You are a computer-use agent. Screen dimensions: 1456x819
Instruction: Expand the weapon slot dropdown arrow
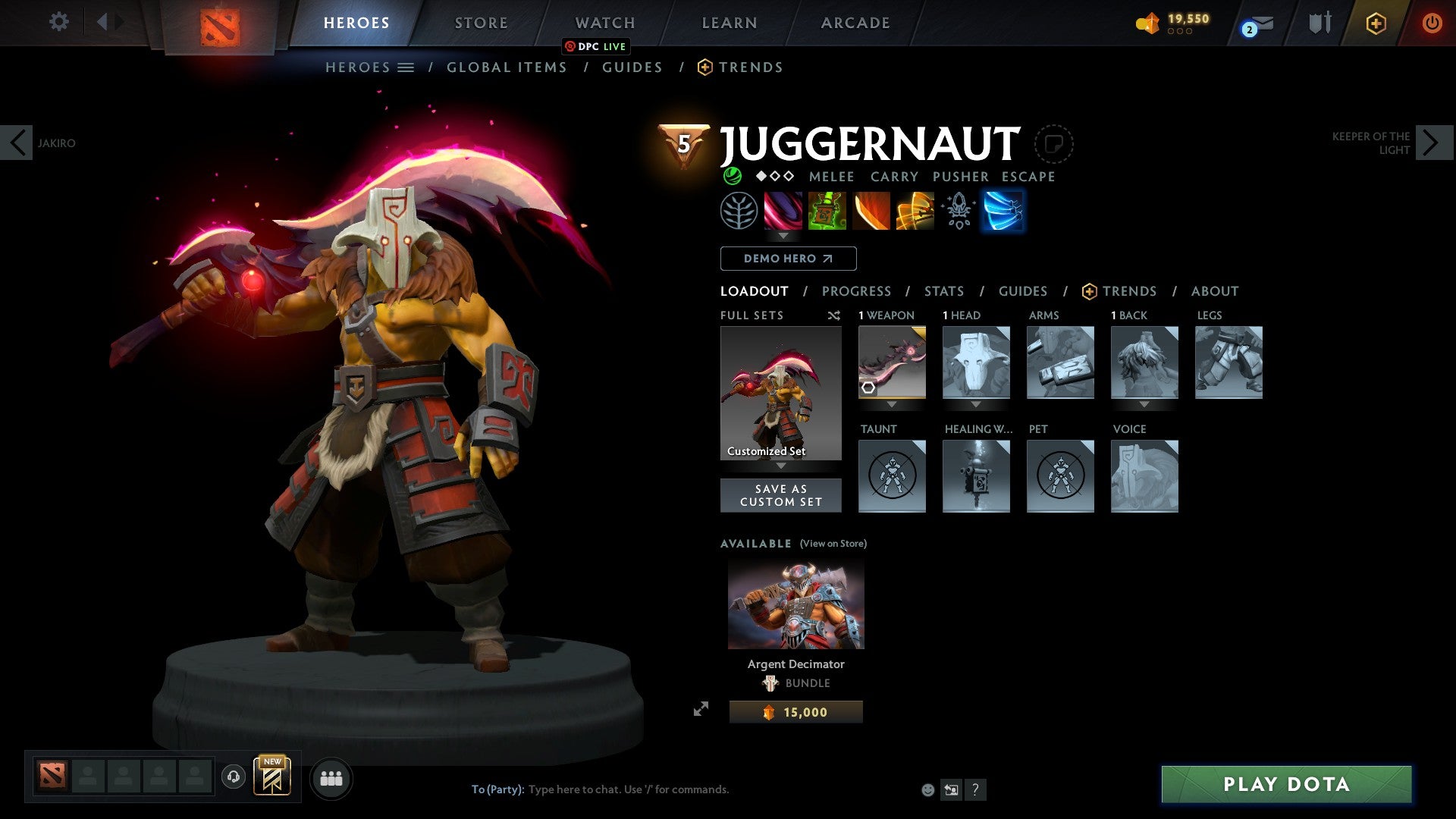point(892,405)
